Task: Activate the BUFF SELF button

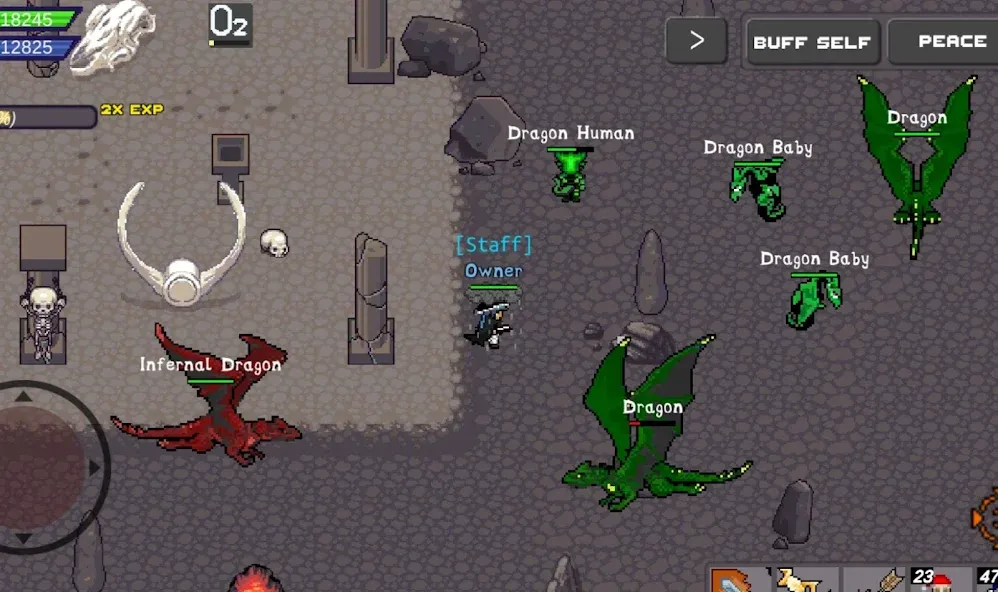Action: tap(813, 43)
